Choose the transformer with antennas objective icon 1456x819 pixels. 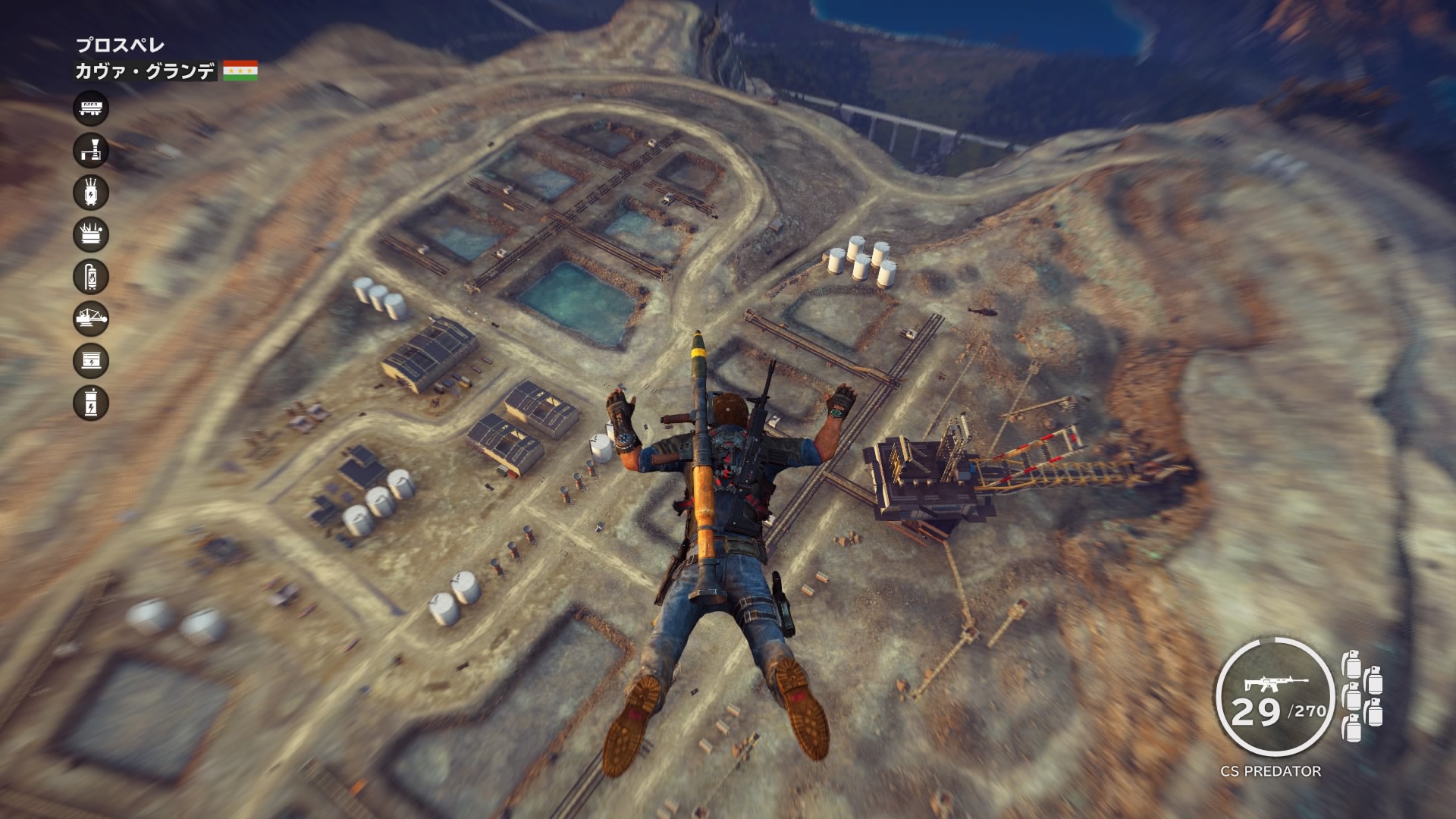click(x=91, y=193)
